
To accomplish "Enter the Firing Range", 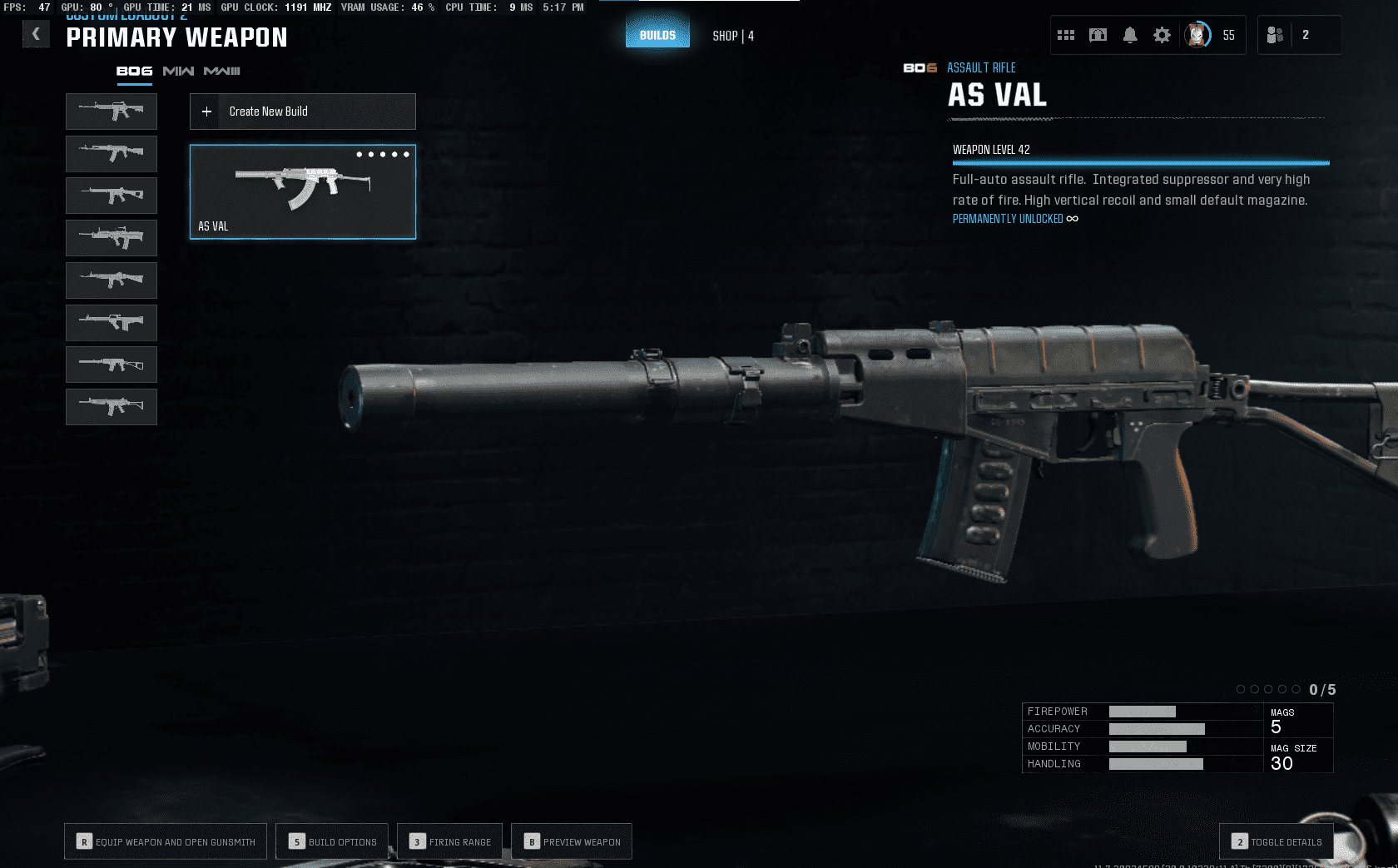I will pos(450,841).
